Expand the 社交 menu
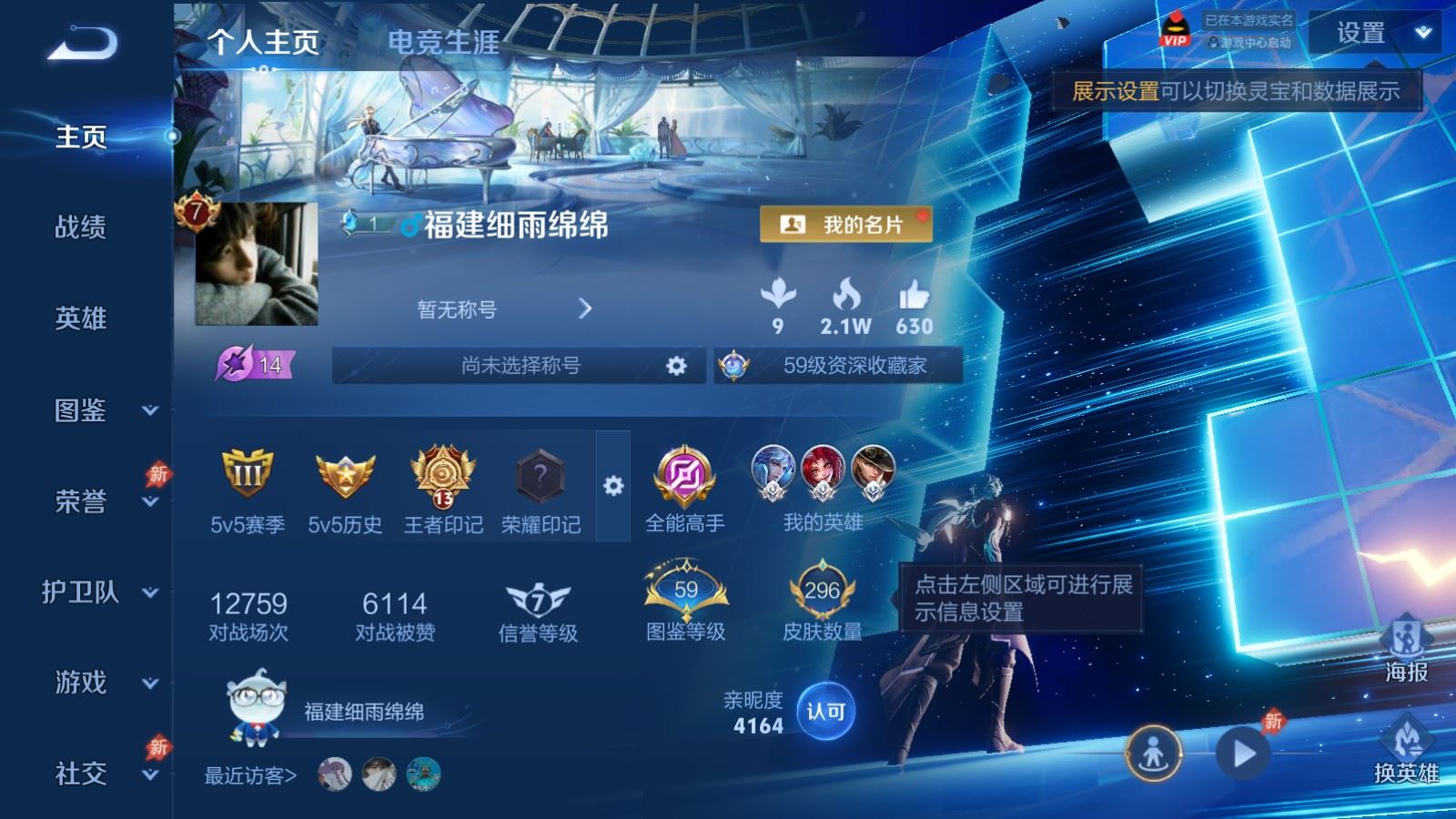 click(150, 774)
